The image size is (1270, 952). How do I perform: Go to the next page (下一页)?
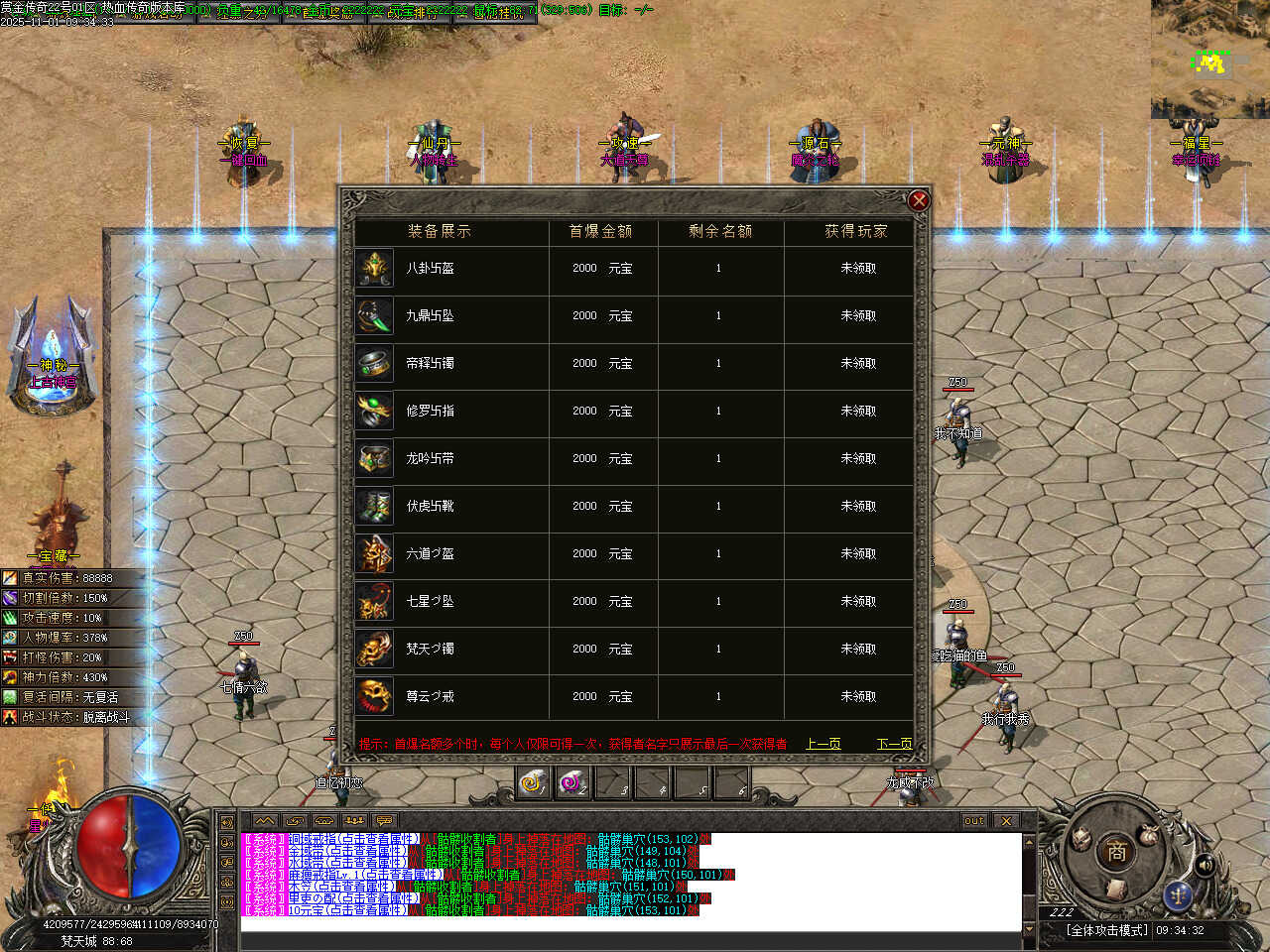894,744
